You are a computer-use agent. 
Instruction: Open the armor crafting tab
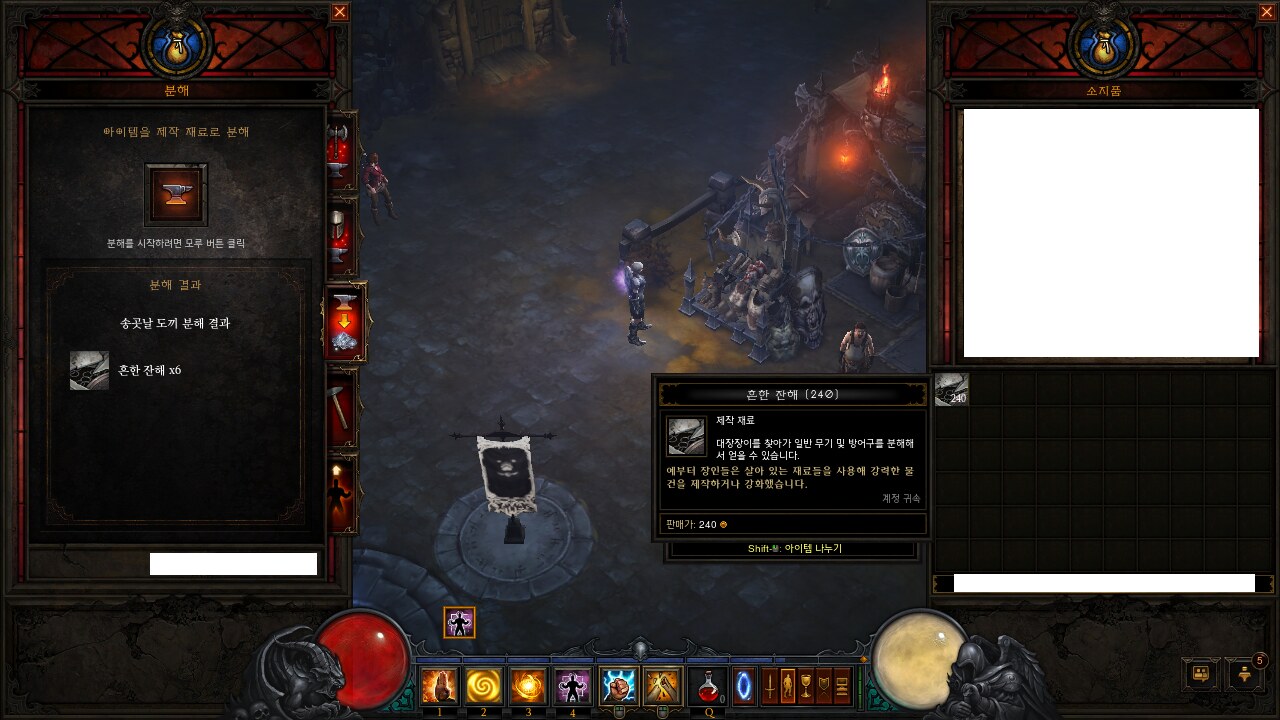342,237
